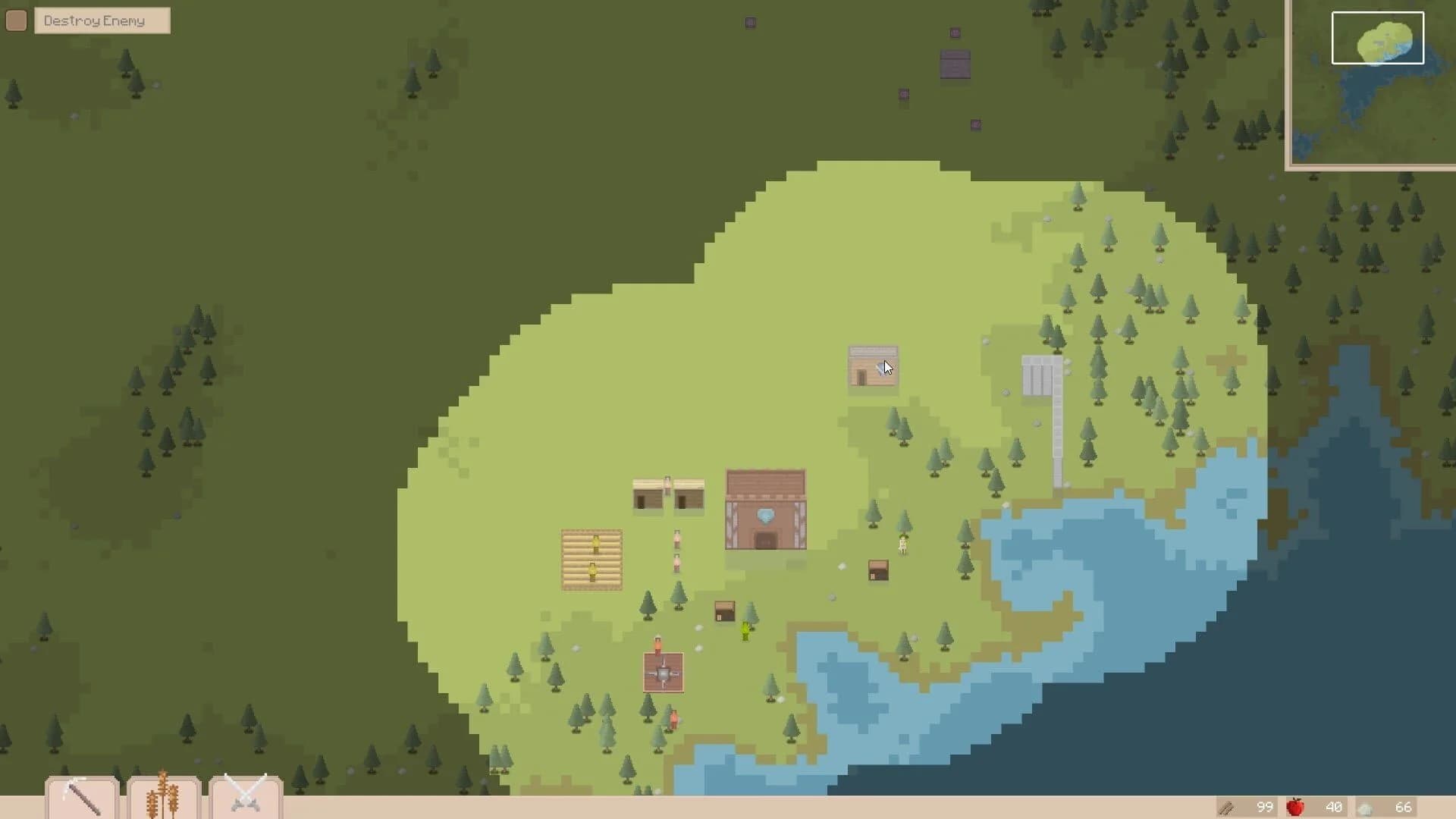Click the stone resource icon
1456x819 pixels.
1367,807
